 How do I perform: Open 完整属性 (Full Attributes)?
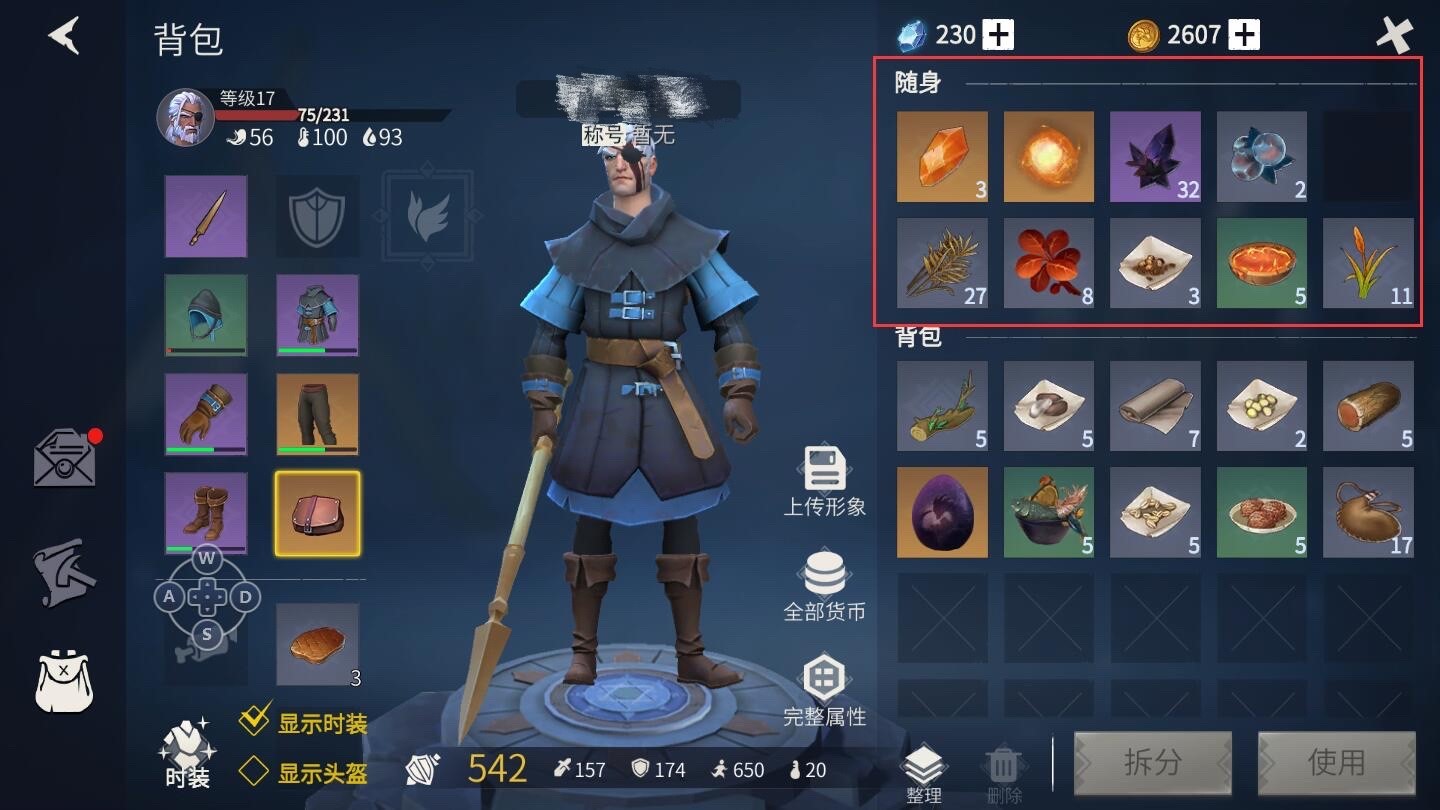point(824,691)
